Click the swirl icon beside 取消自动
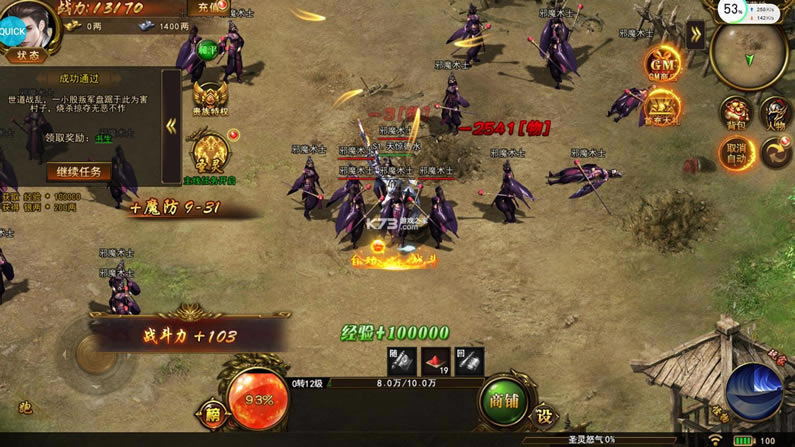795x447 pixels. click(x=777, y=153)
